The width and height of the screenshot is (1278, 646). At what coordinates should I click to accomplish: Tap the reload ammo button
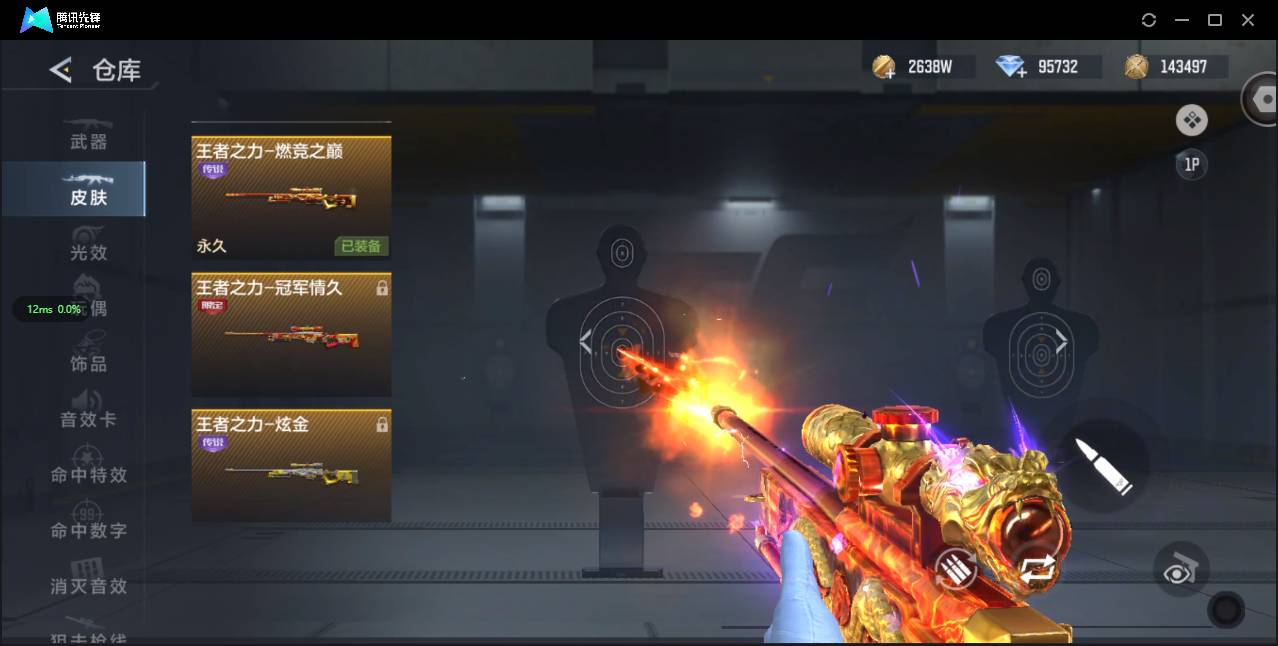[955, 572]
